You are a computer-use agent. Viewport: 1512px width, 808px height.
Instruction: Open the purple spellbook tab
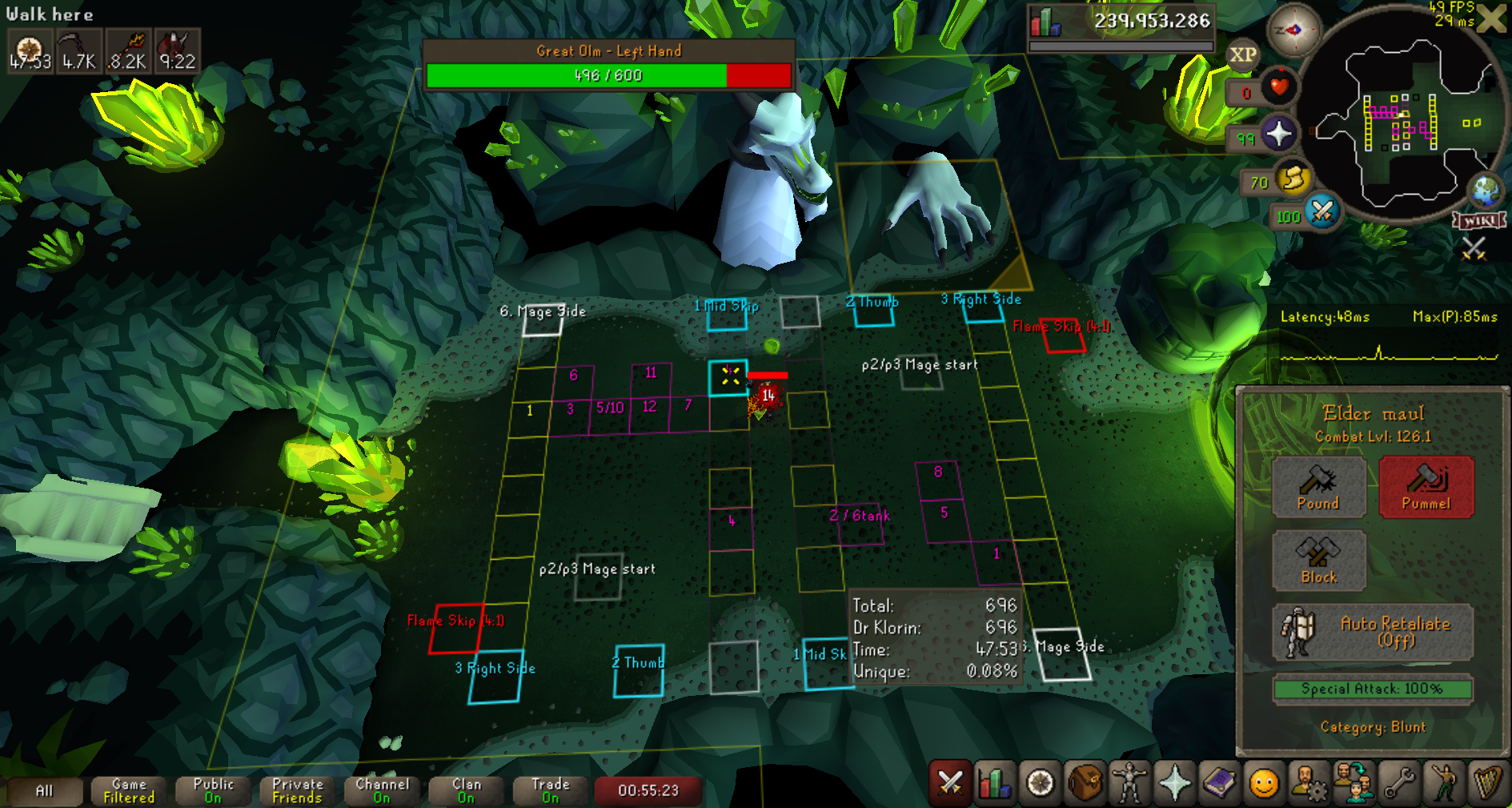[x=1219, y=783]
